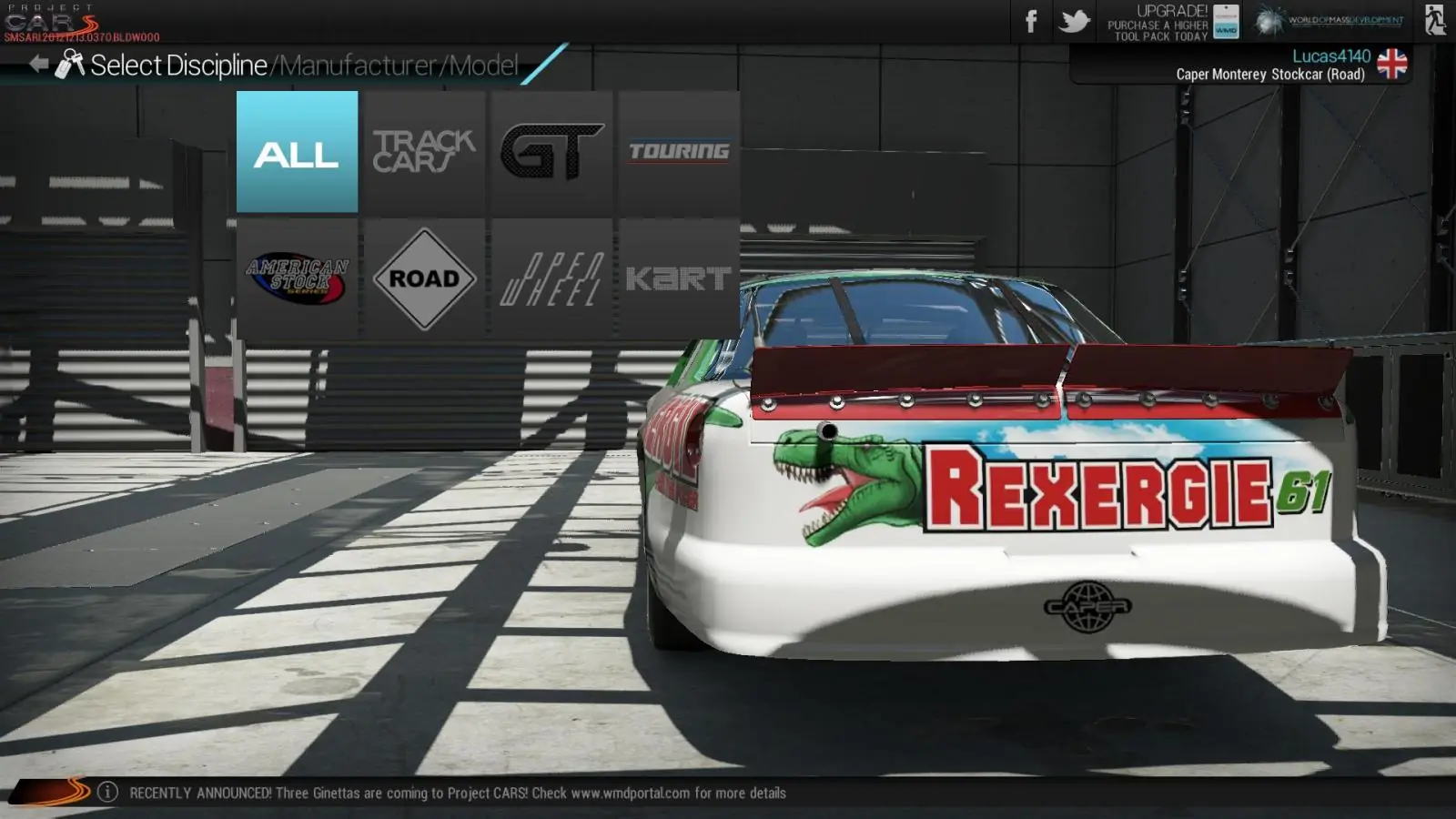Click the Upgrade tool pack banner
This screenshot has width=1456, height=819.
click(x=1173, y=22)
